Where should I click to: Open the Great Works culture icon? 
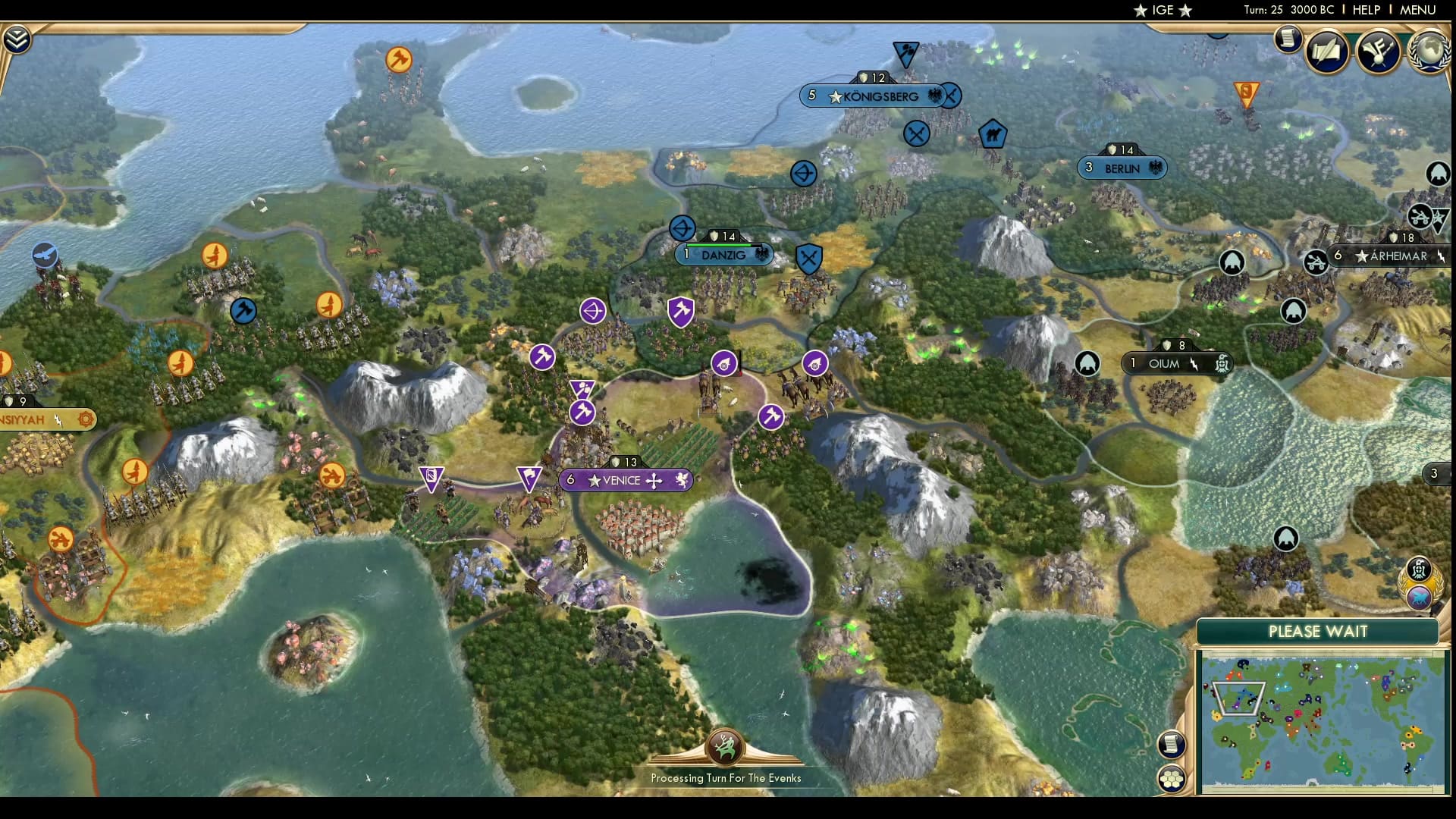1379,52
